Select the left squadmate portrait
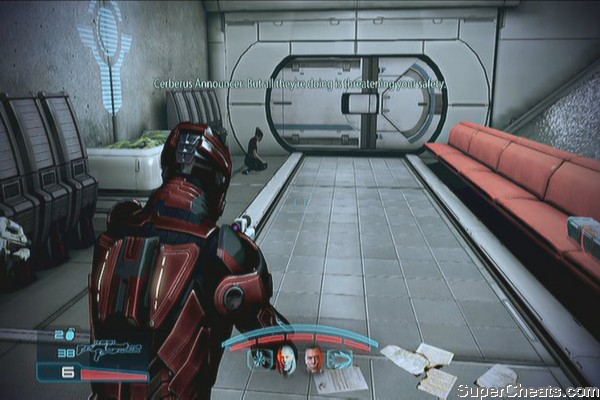The width and height of the screenshot is (600, 400). (x=287, y=360)
